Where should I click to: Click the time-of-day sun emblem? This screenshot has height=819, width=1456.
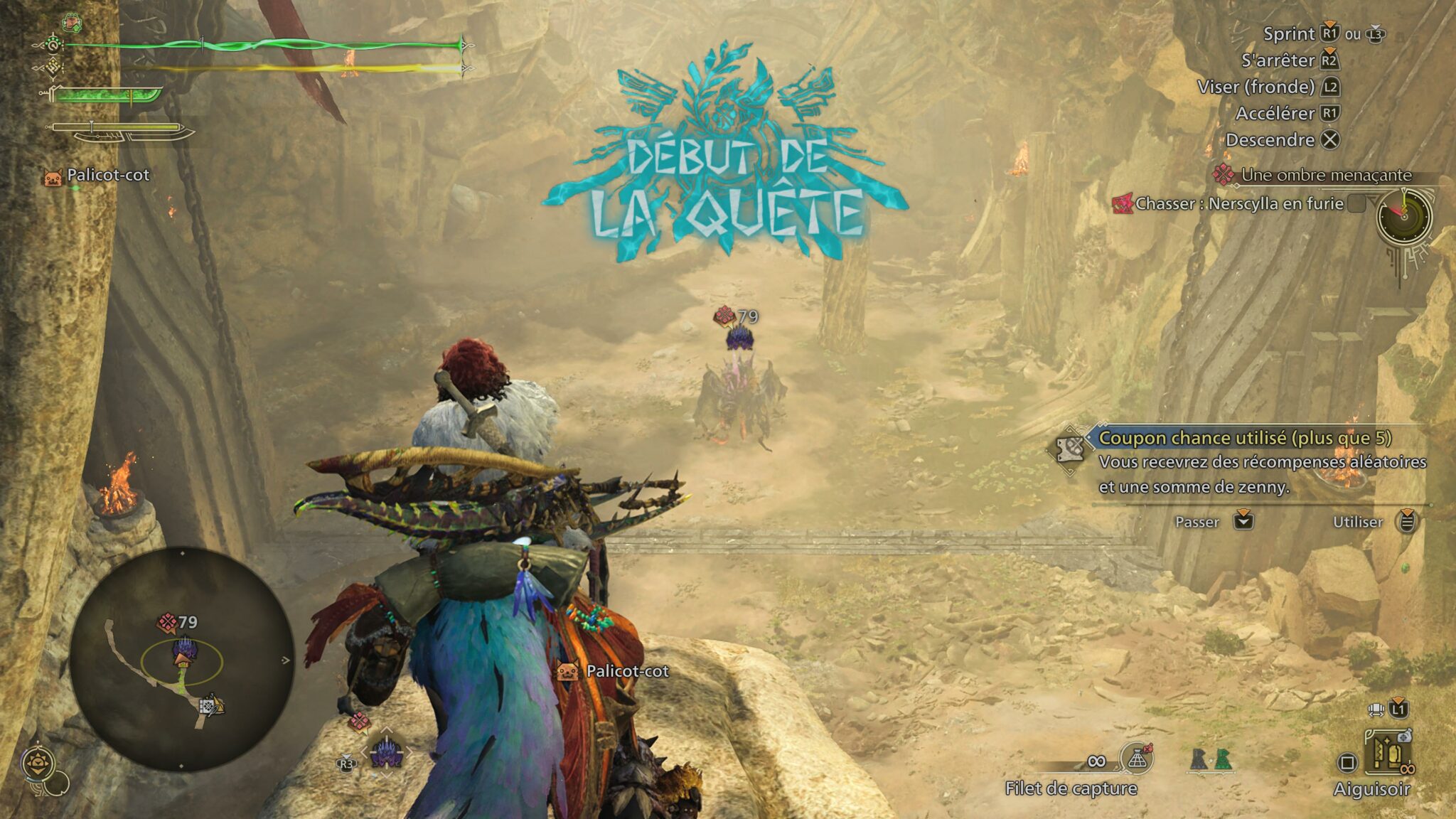(x=36, y=764)
